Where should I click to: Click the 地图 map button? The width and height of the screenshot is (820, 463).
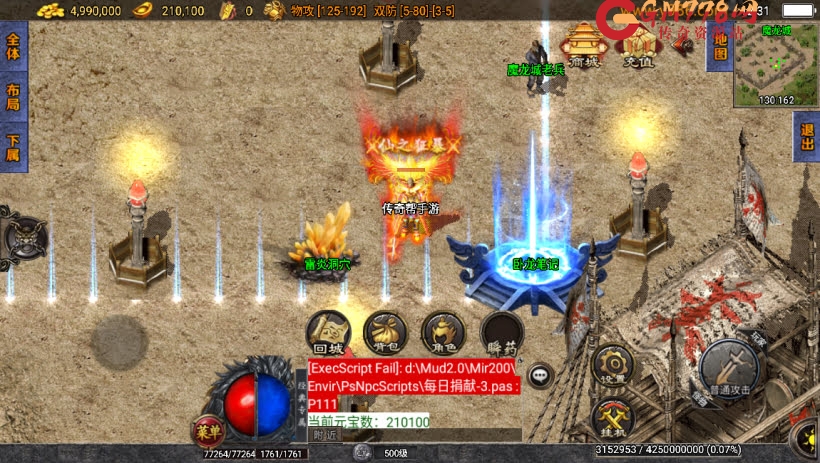717,40
